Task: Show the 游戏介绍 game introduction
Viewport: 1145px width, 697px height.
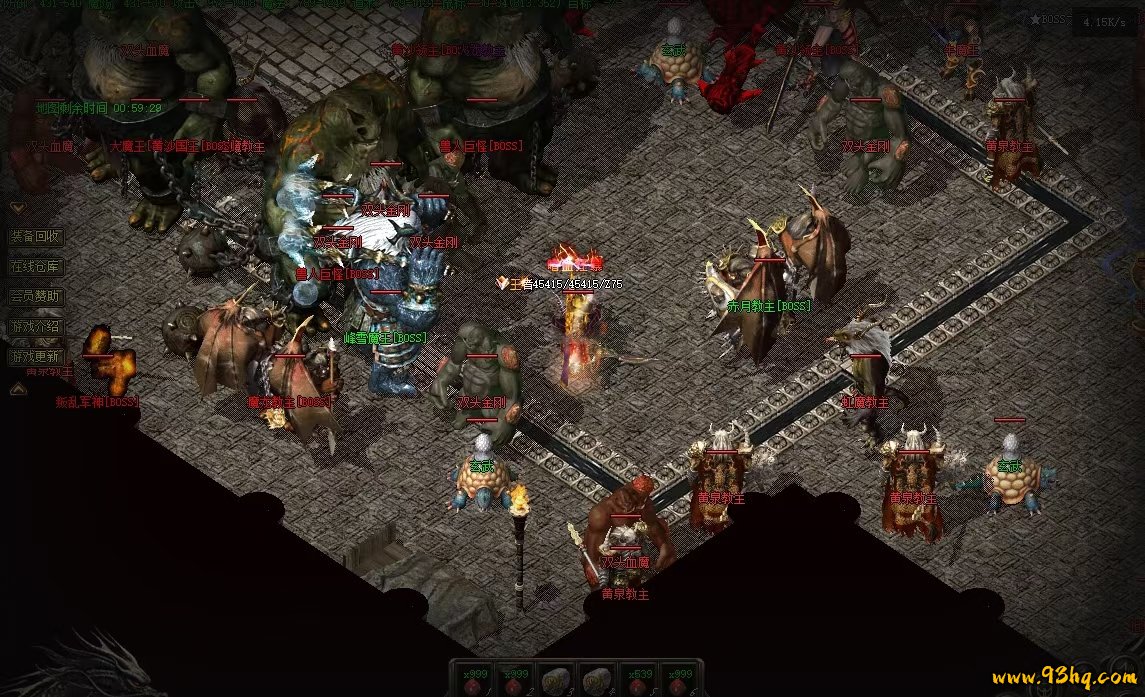Action: (36, 326)
